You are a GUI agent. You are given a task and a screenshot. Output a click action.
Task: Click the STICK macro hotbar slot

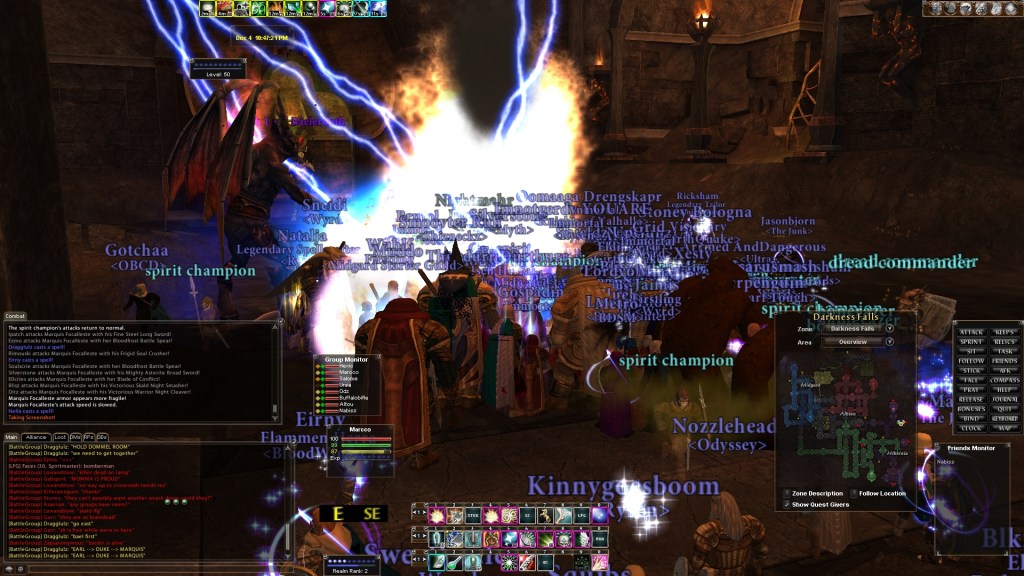point(473,514)
